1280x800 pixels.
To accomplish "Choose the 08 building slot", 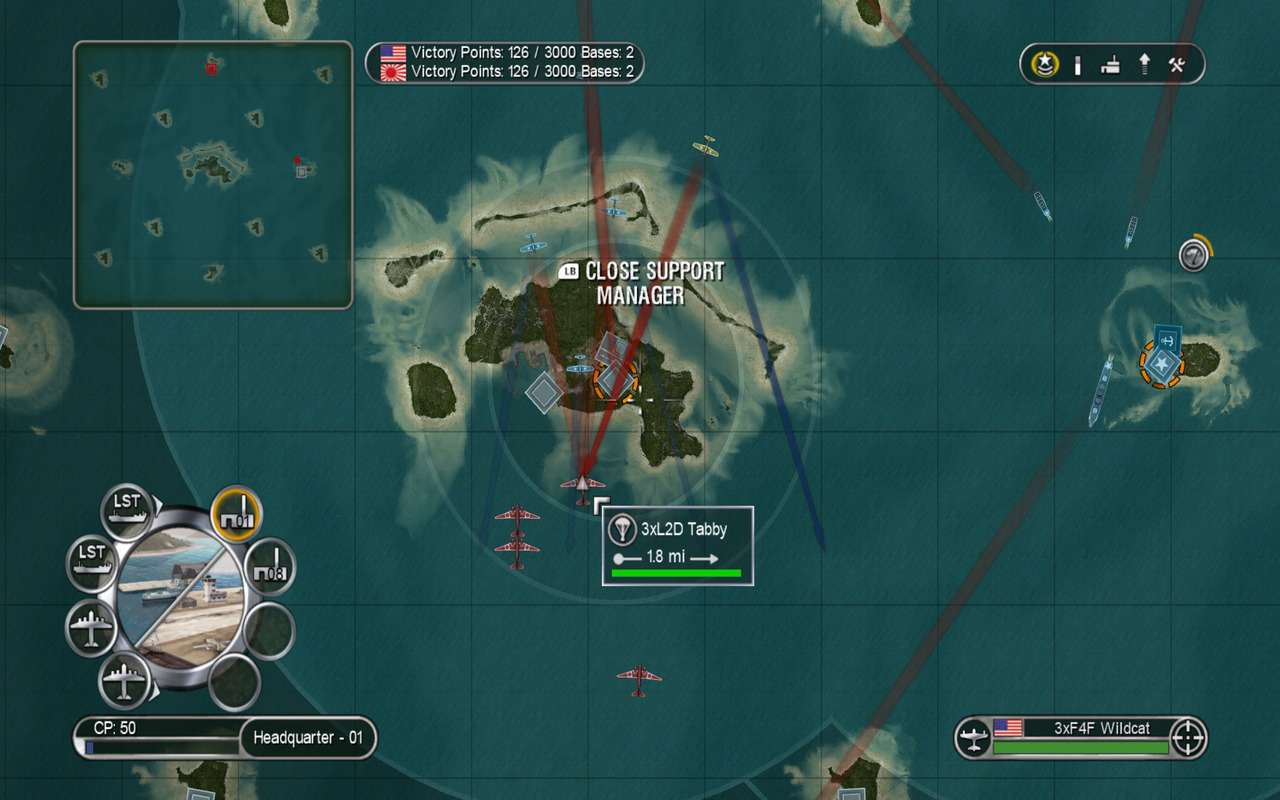I will pos(270,566).
